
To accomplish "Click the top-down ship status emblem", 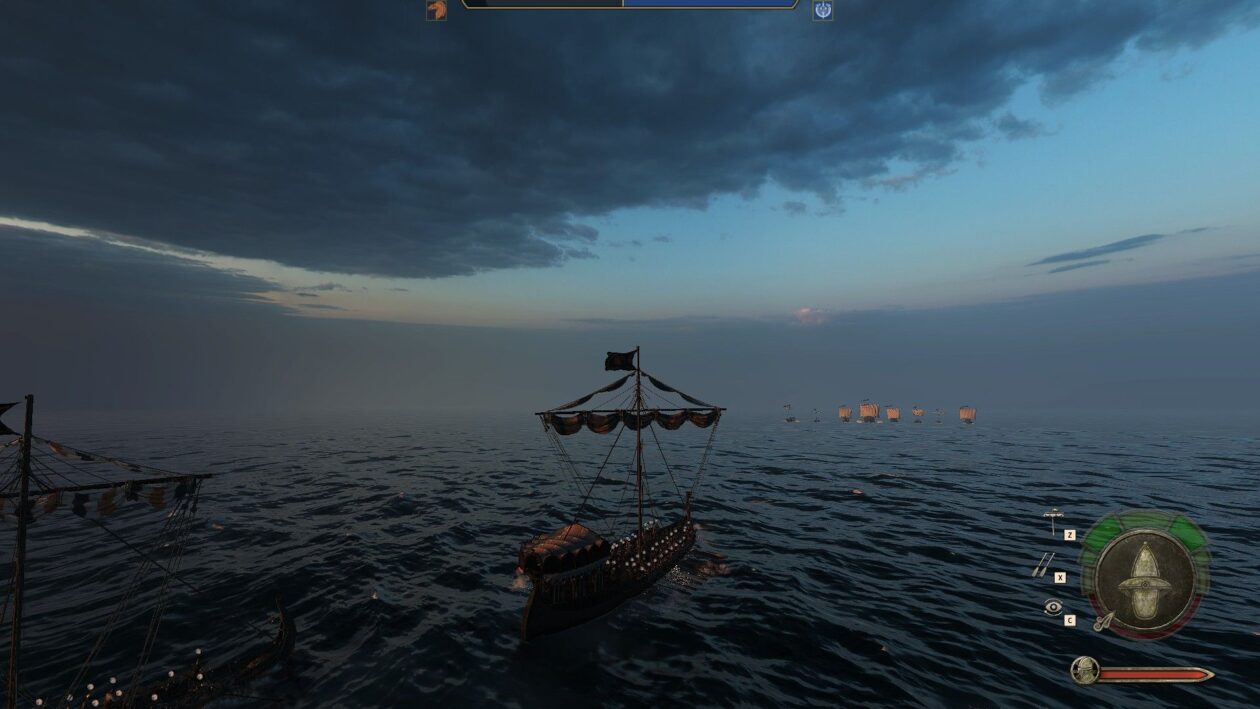I will 1144,575.
